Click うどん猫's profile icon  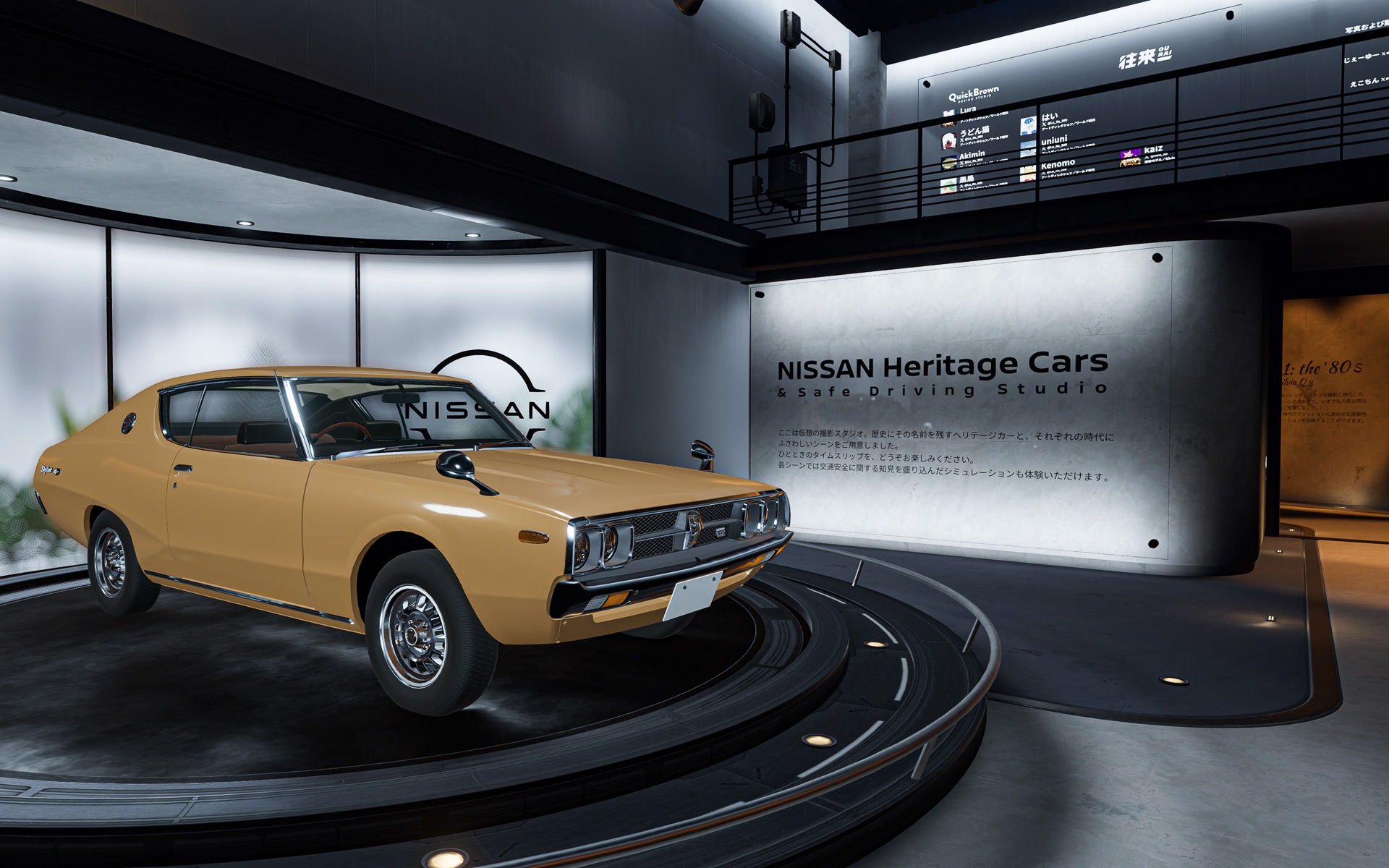point(948,142)
